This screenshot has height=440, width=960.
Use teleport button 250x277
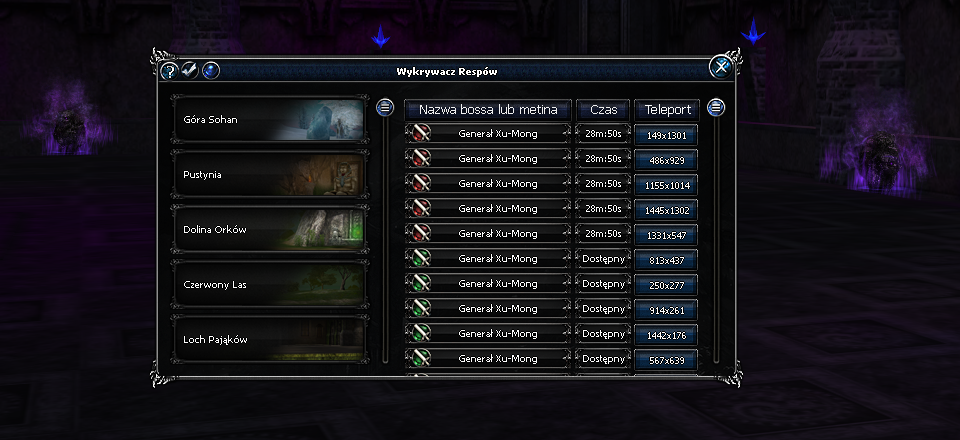click(x=666, y=285)
